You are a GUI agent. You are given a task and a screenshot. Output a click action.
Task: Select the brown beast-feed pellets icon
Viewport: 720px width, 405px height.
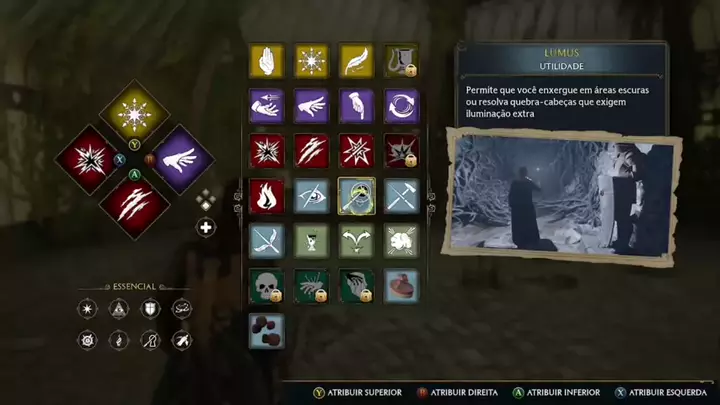point(266,331)
